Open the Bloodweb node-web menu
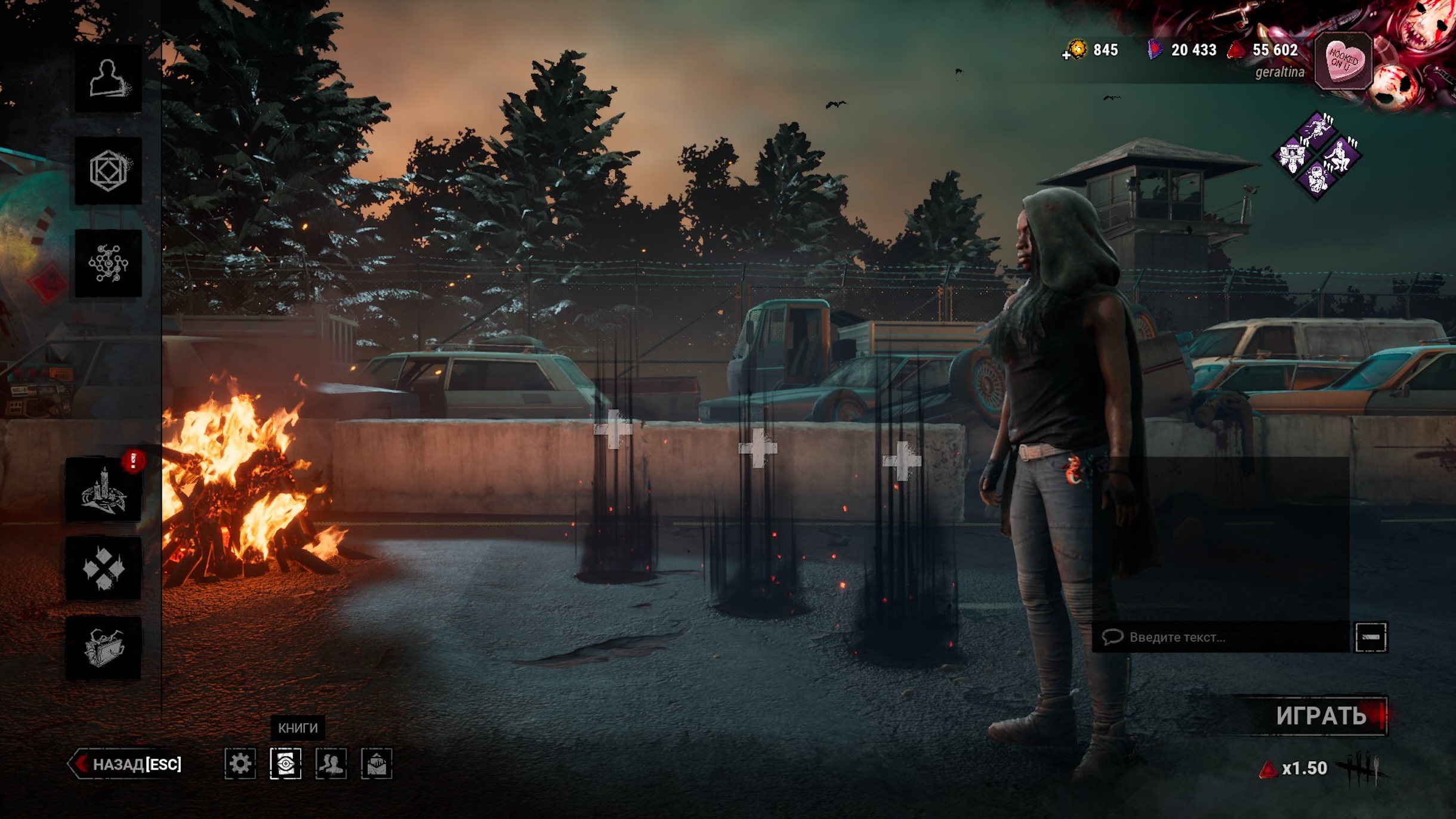The image size is (1456, 819). [108, 263]
